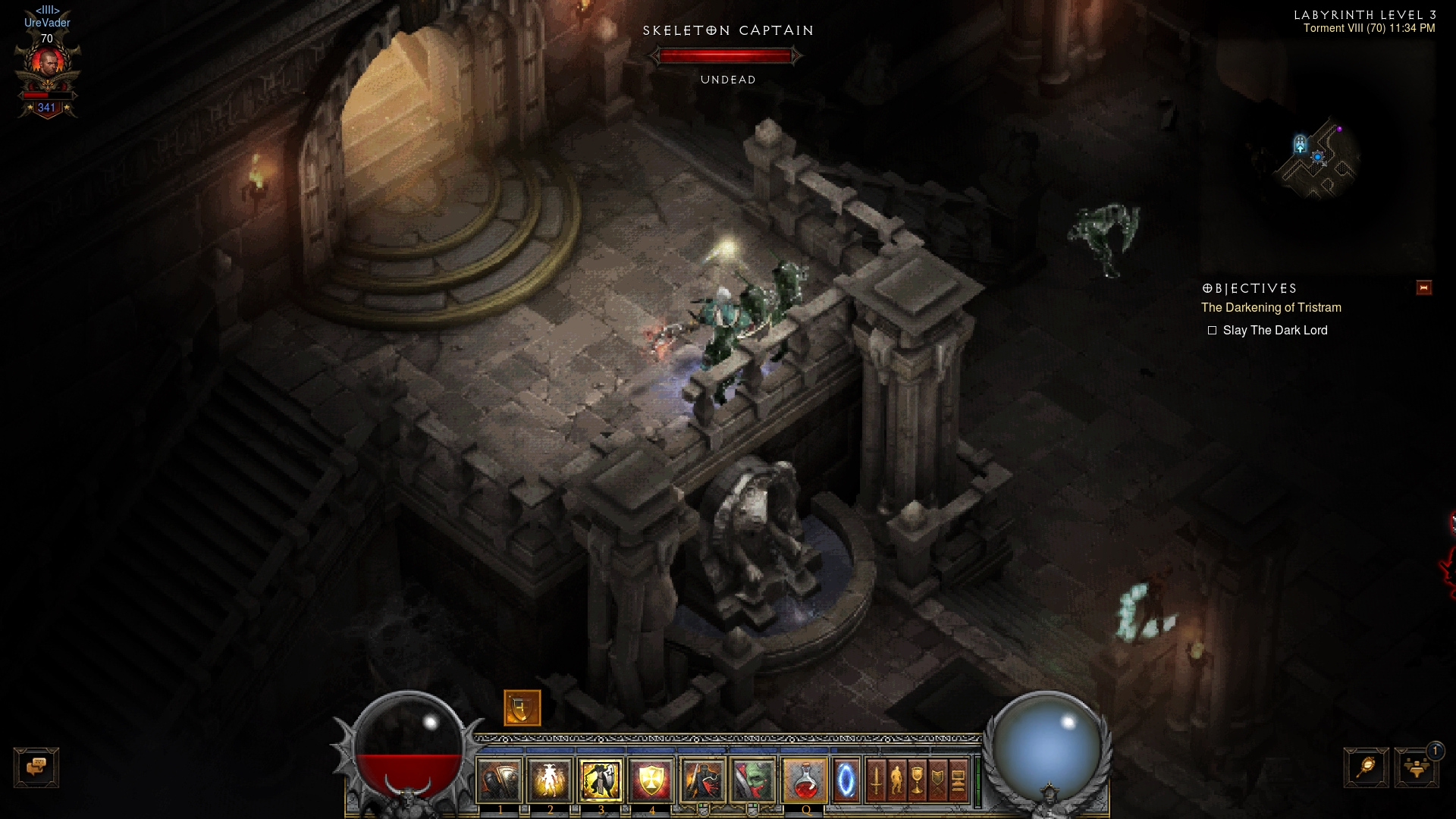Open the golden hand mirror wardrobe button
The width and height of the screenshot is (1456, 819).
coord(1366,767)
